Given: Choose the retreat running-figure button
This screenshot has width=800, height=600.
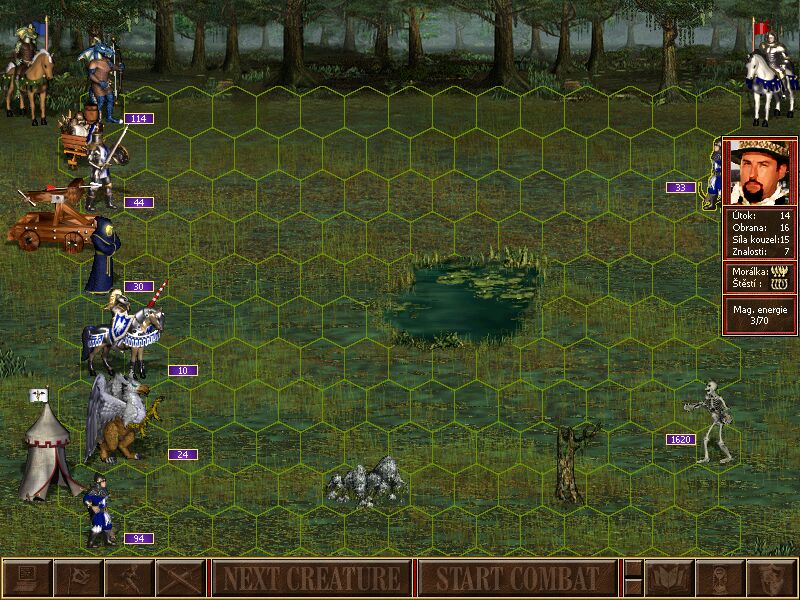Looking at the screenshot, I should 129,578.
